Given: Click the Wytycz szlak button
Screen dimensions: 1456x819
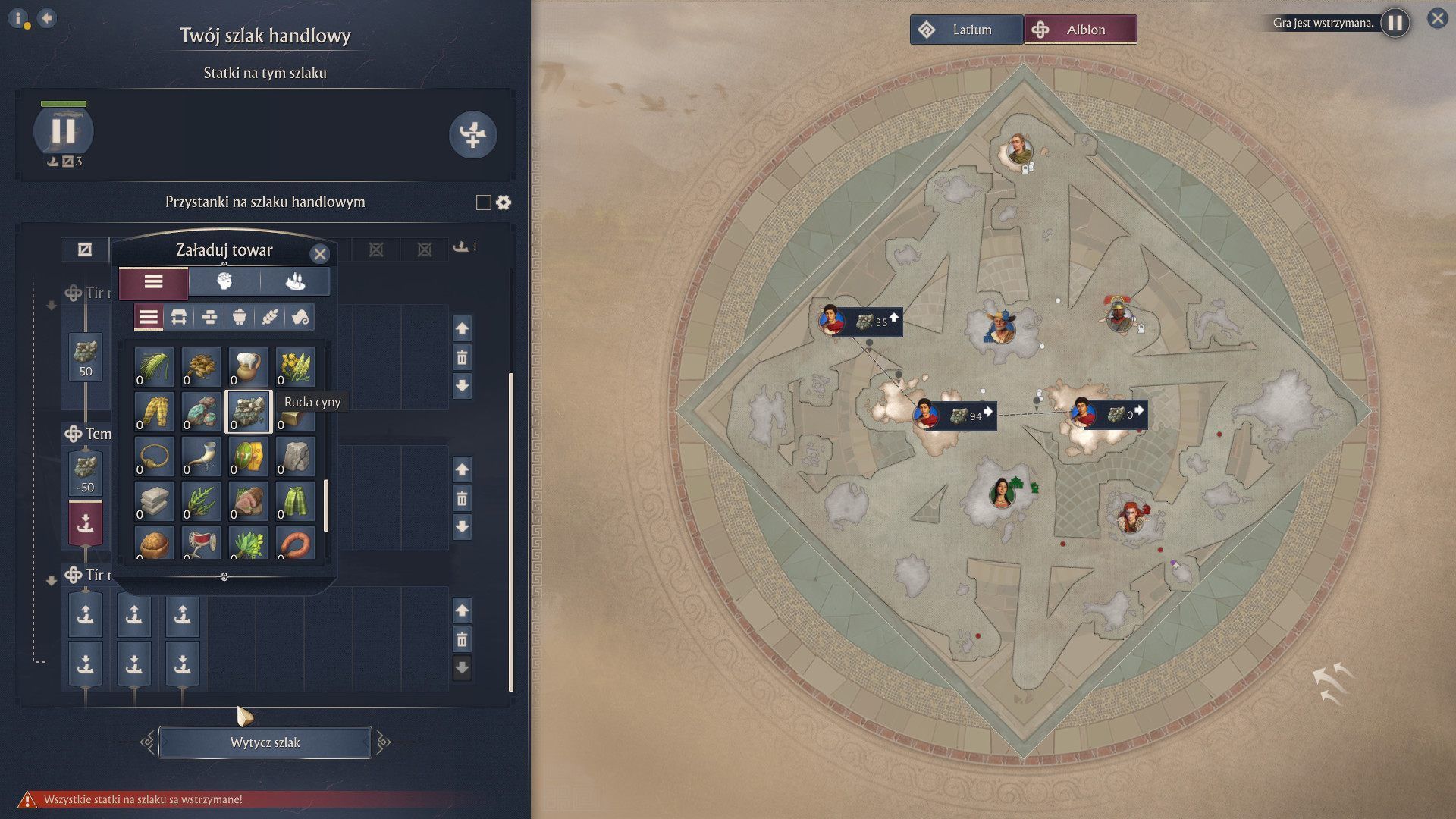Looking at the screenshot, I should tap(265, 742).
